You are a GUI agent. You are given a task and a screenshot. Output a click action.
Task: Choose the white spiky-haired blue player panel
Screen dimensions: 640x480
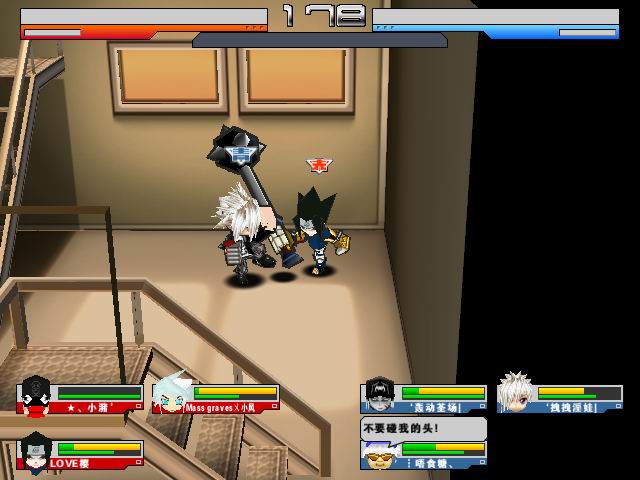560,398
